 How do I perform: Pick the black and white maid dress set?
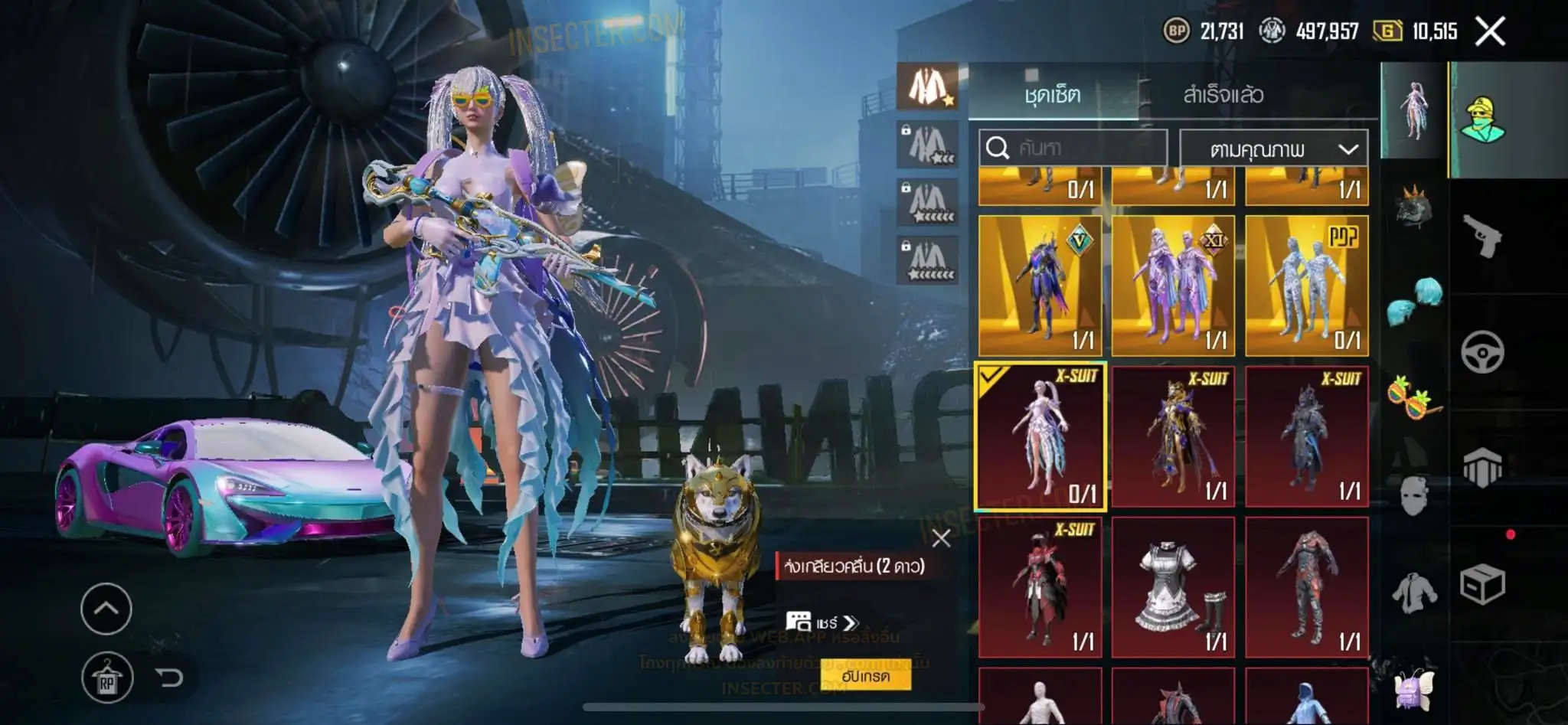1173,587
